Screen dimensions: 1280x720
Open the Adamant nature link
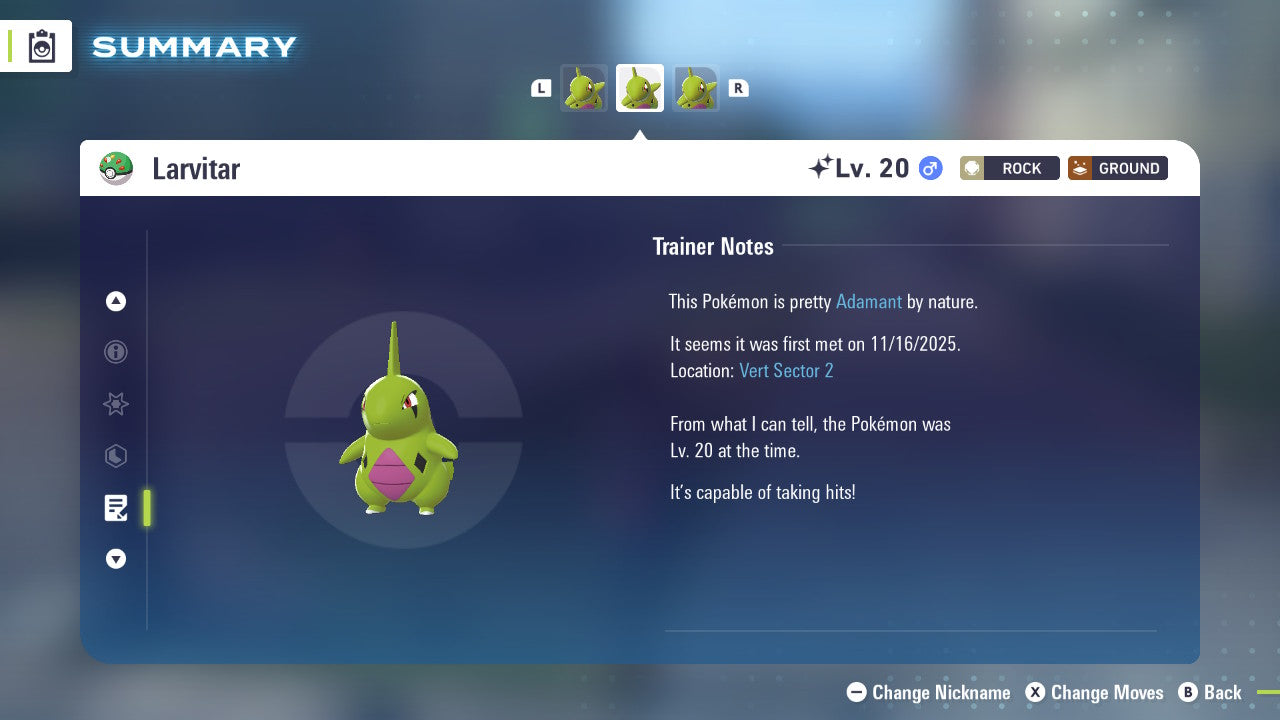(869, 301)
